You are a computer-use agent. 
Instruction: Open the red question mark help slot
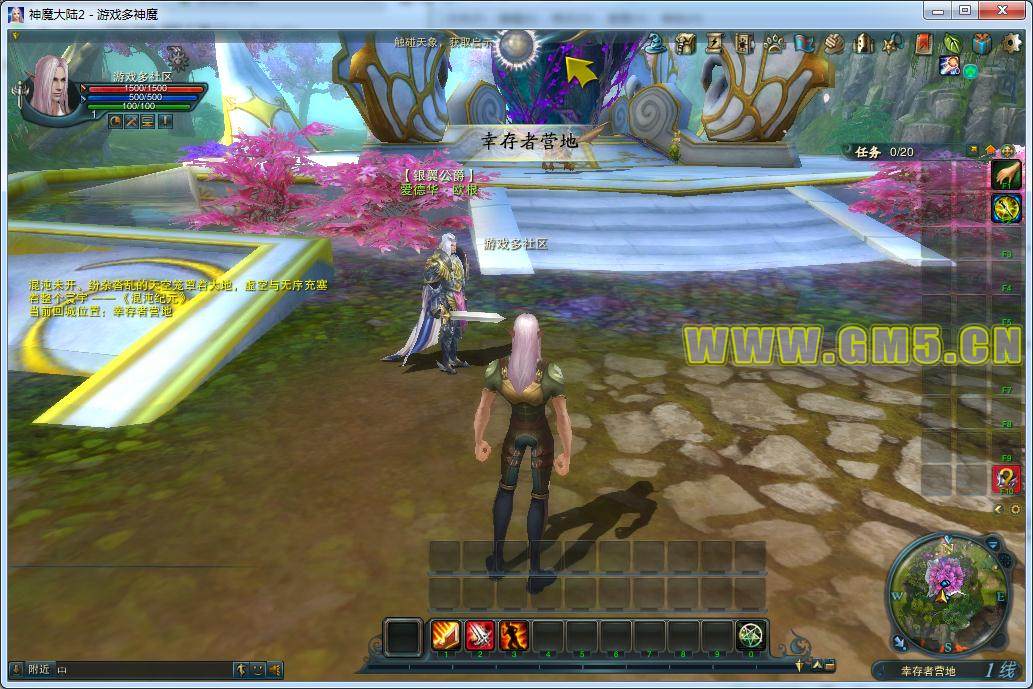click(1006, 479)
